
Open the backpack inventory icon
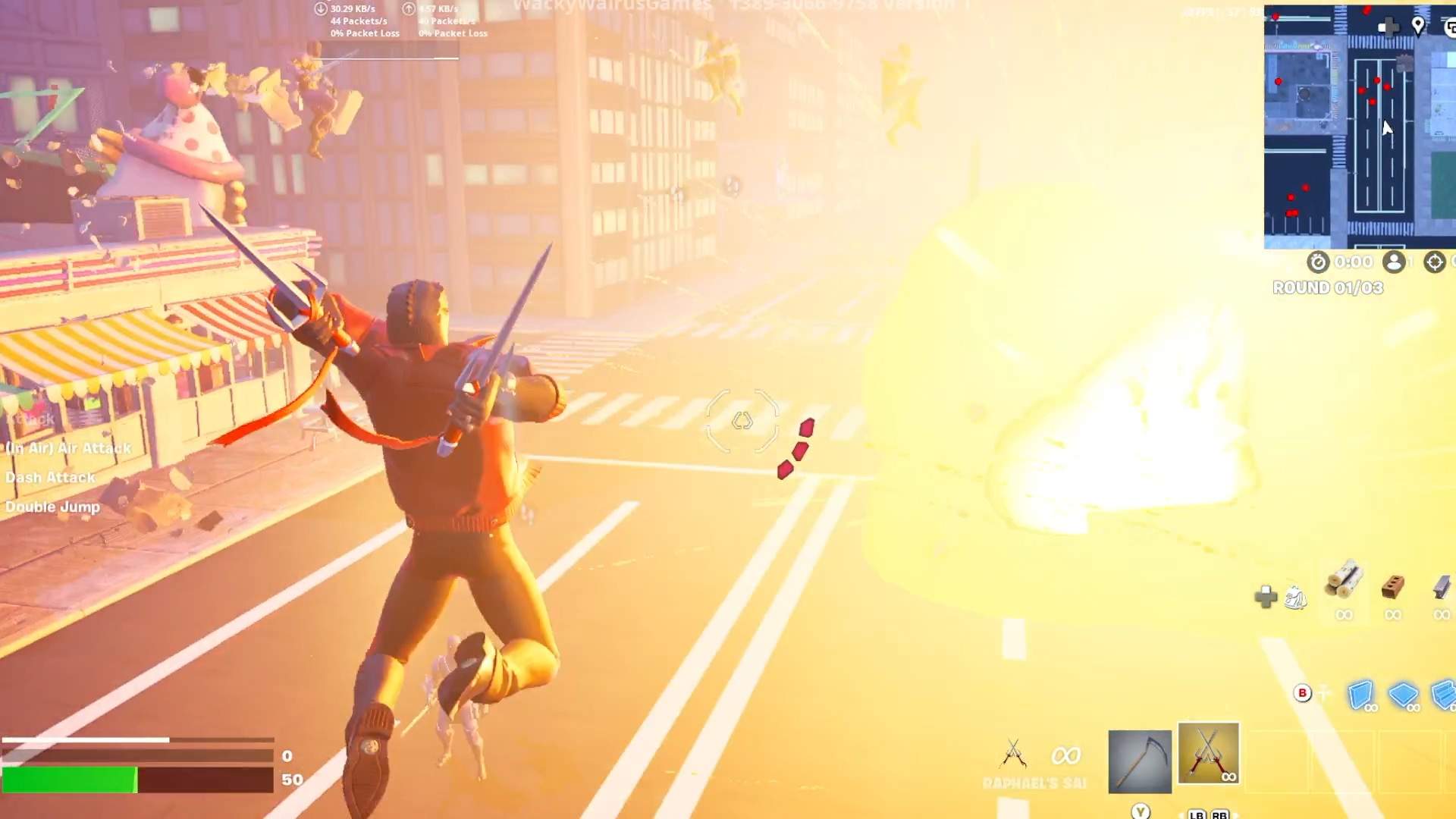tap(1295, 599)
